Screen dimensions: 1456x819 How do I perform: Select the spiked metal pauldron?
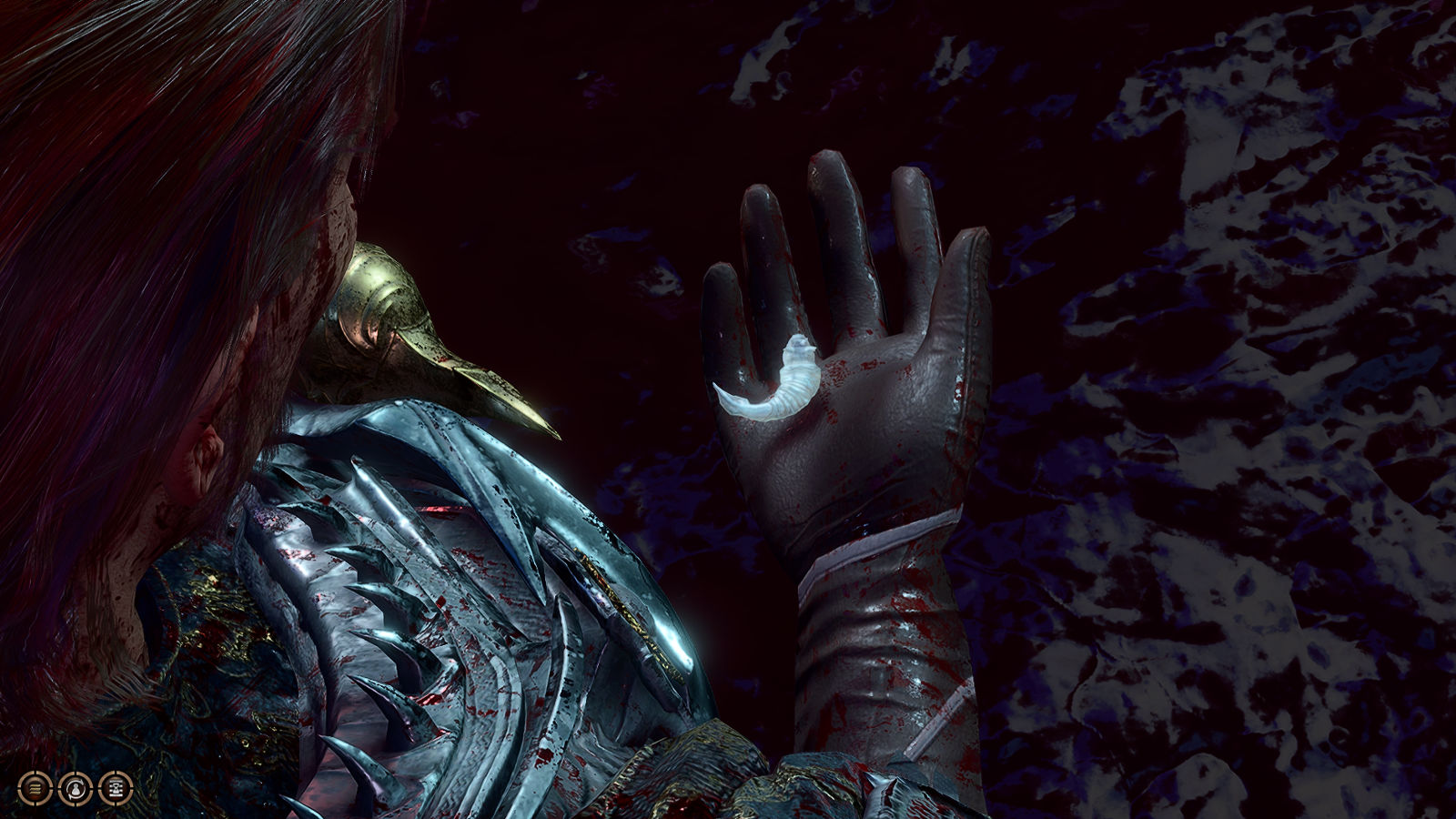pos(437,582)
